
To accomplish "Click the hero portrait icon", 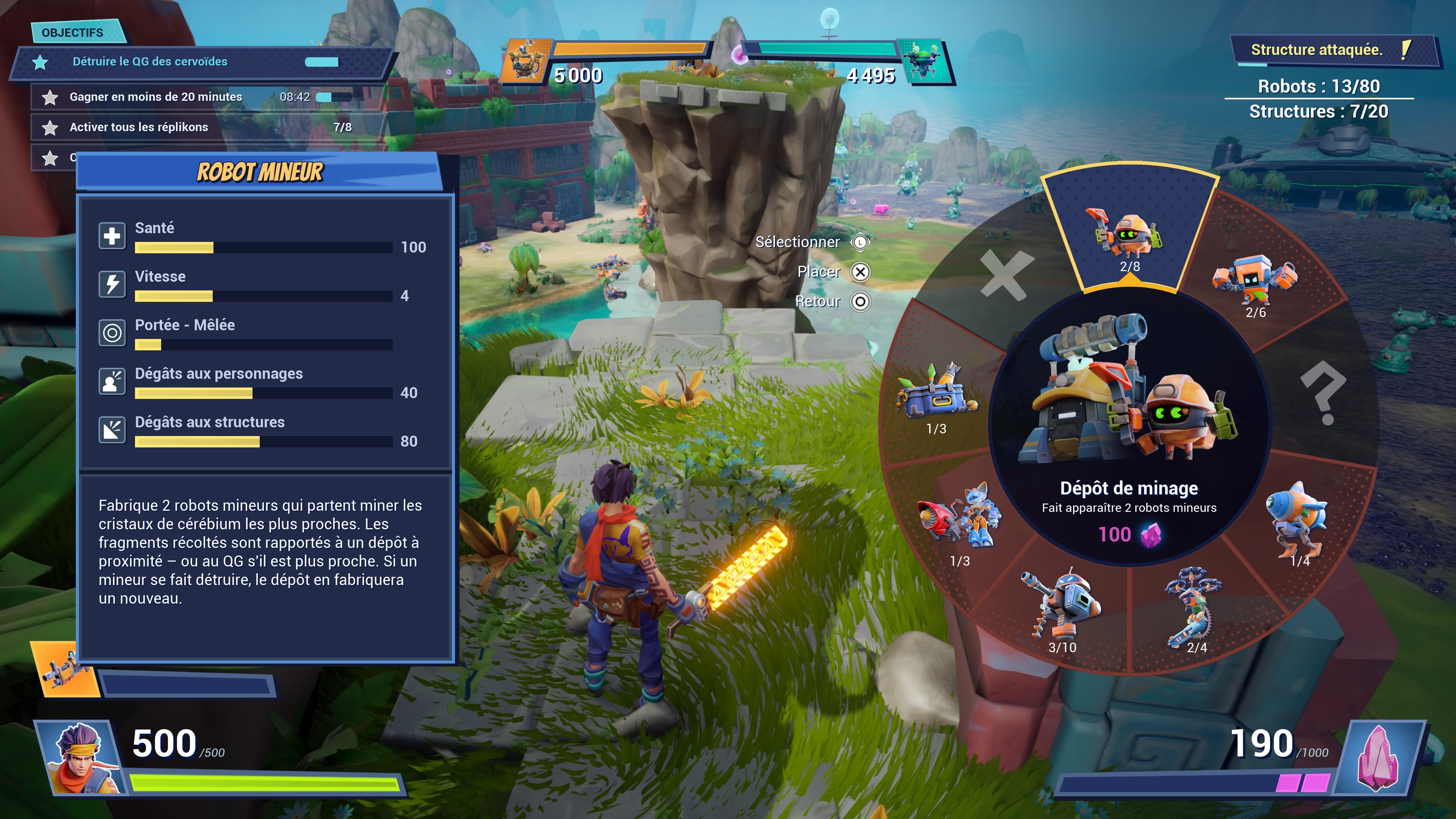I will click(81, 758).
